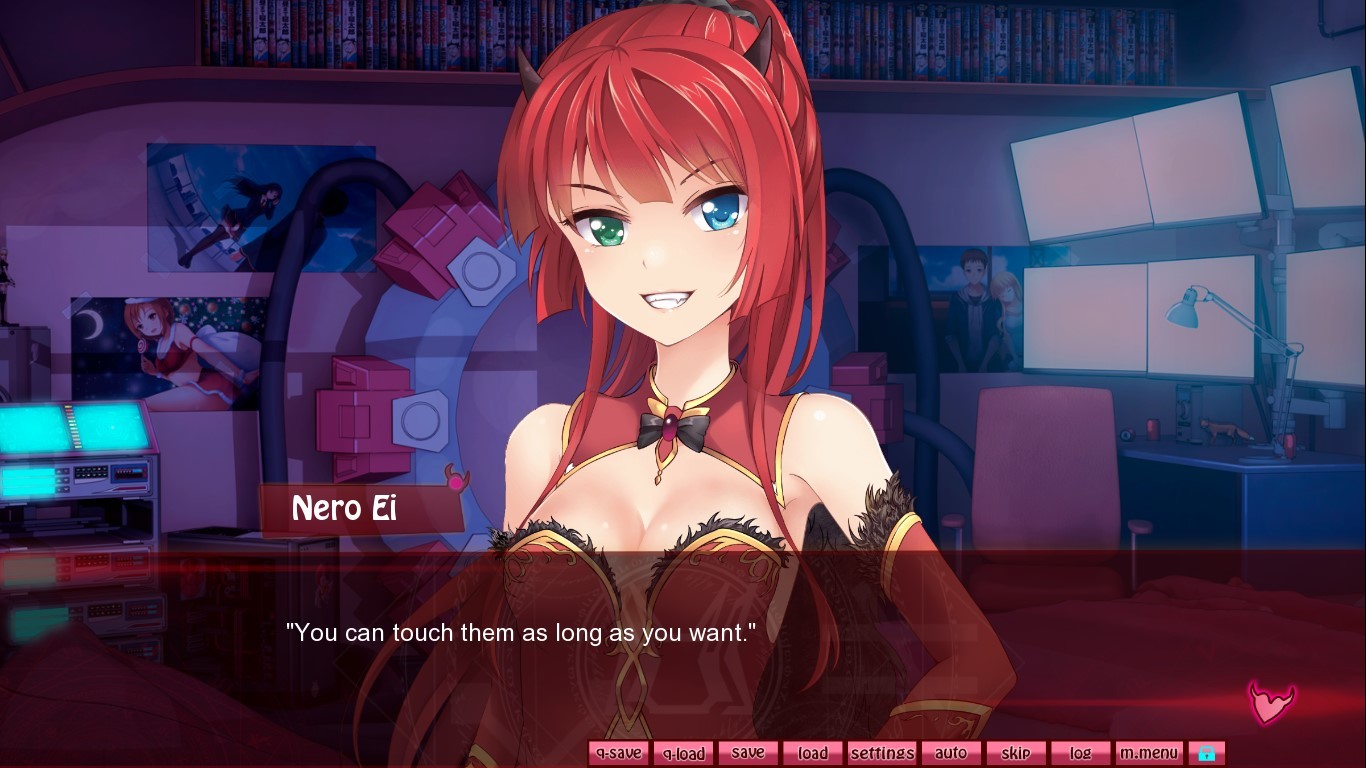Open the dialogue log viewer

pos(1080,752)
